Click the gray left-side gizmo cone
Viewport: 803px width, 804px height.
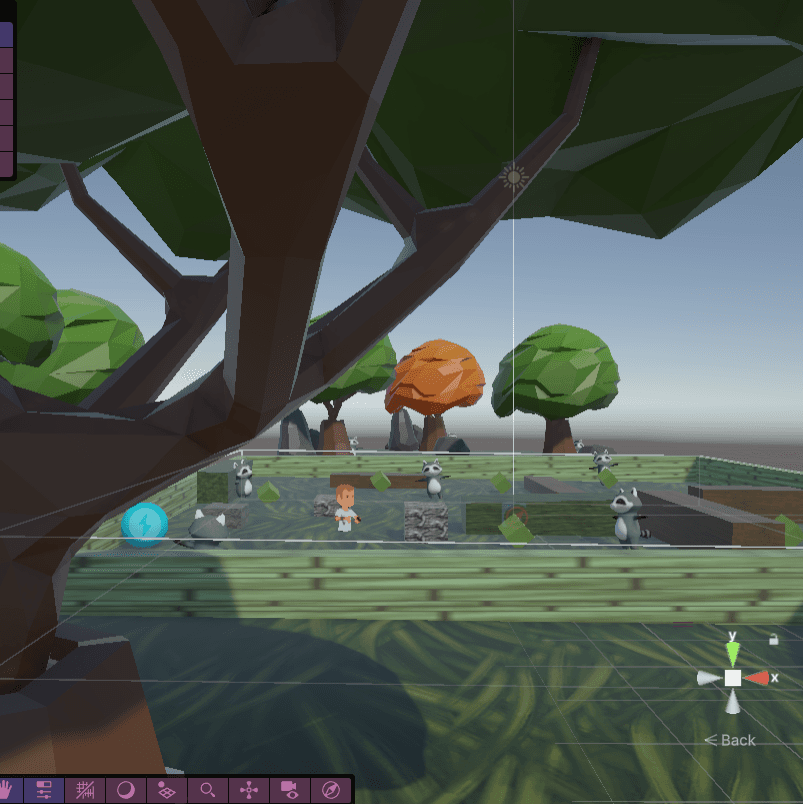(x=709, y=678)
